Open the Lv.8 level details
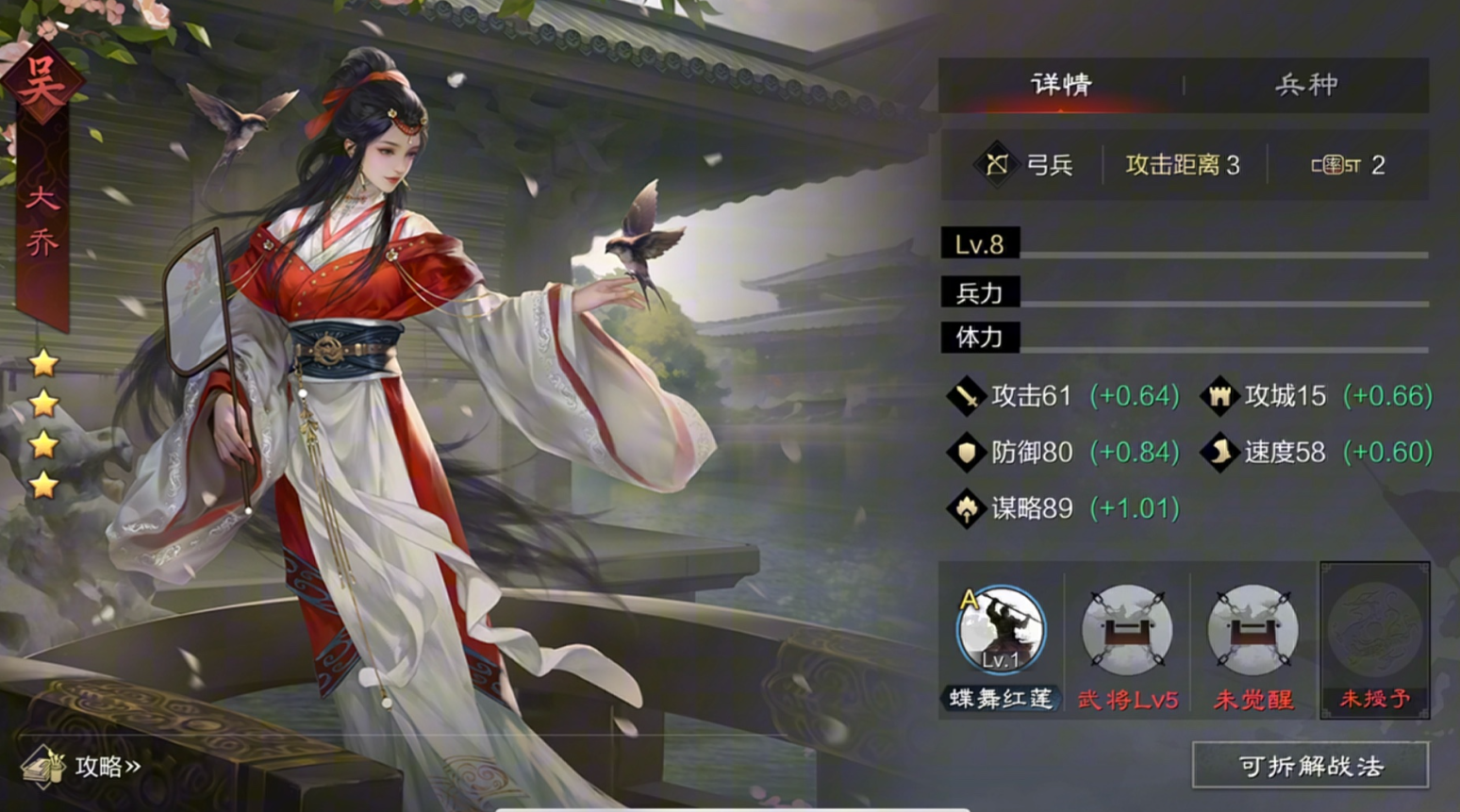Viewport: 1460px width, 812px height. pos(978,244)
